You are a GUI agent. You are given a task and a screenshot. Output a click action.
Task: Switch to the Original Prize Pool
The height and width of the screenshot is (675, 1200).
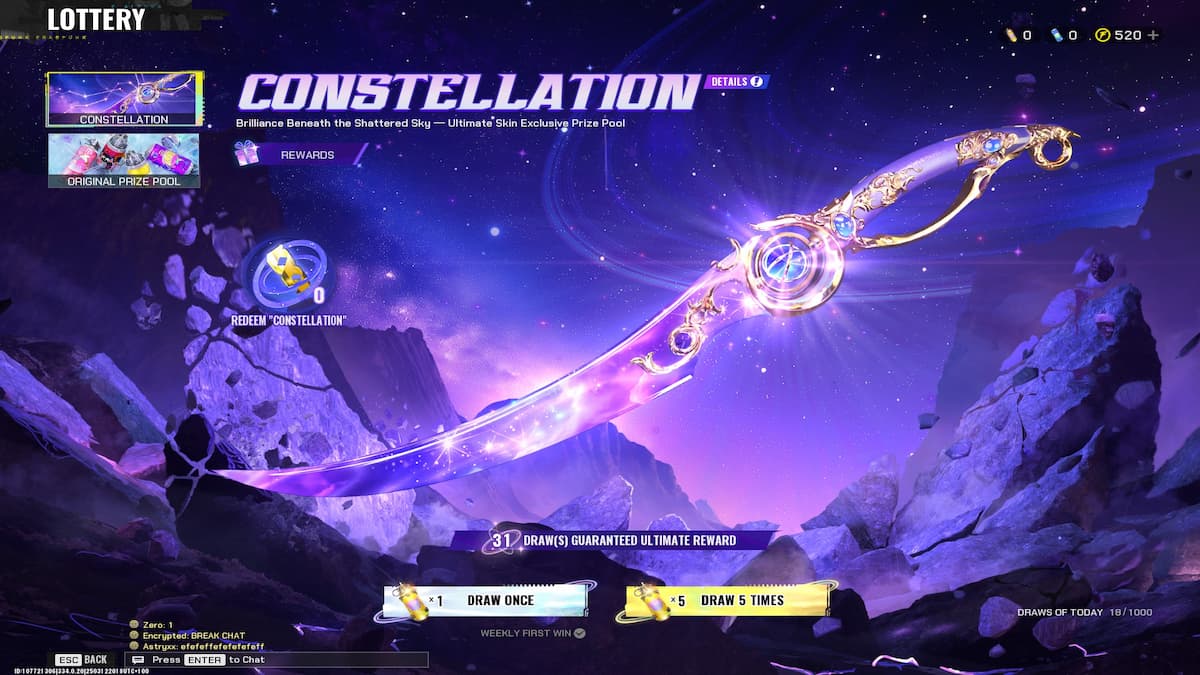pyautogui.click(x=124, y=160)
